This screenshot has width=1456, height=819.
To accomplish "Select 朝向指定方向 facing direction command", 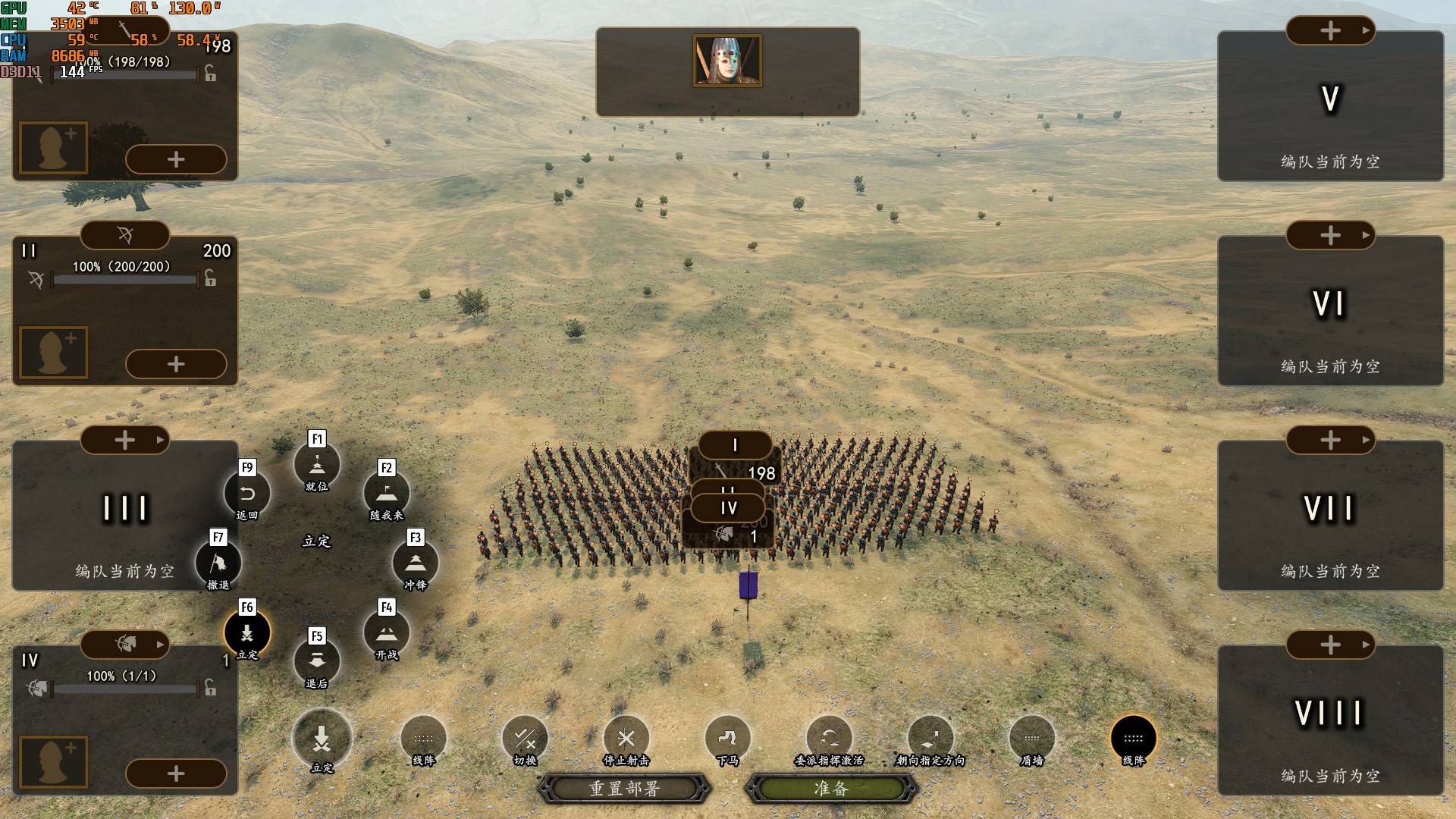I will click(931, 739).
